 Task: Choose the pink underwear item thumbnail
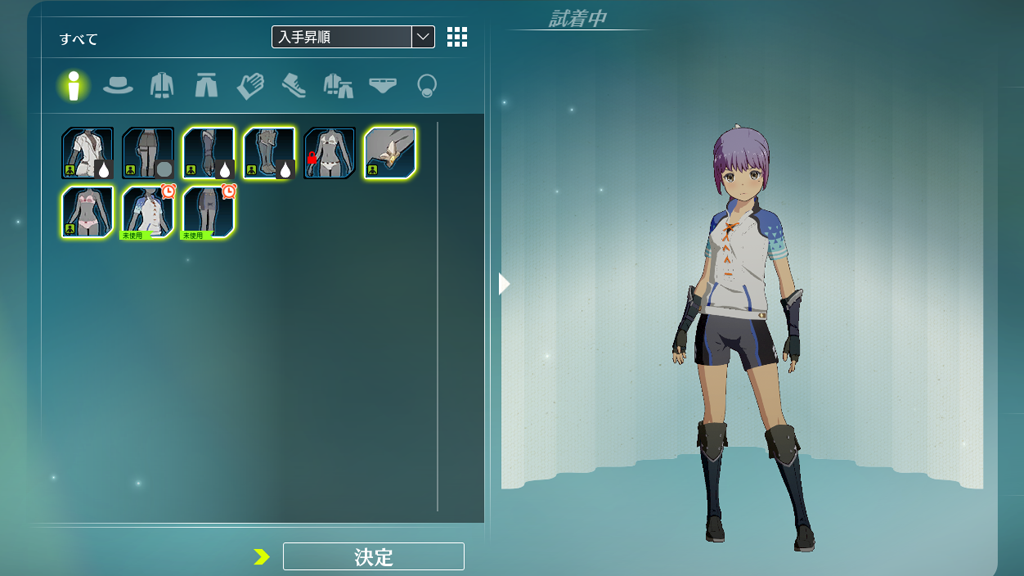(87, 212)
